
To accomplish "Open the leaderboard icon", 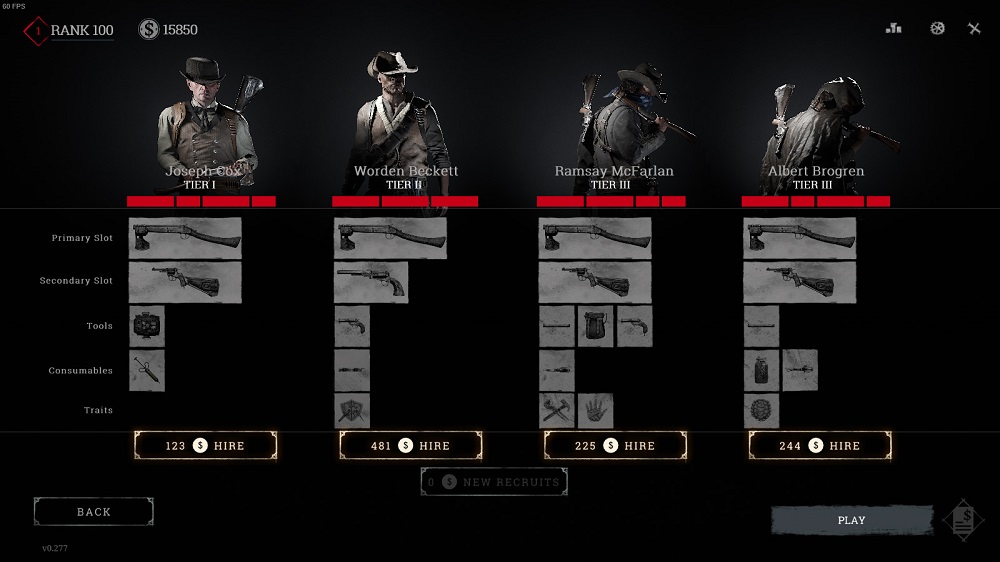I will point(894,29).
